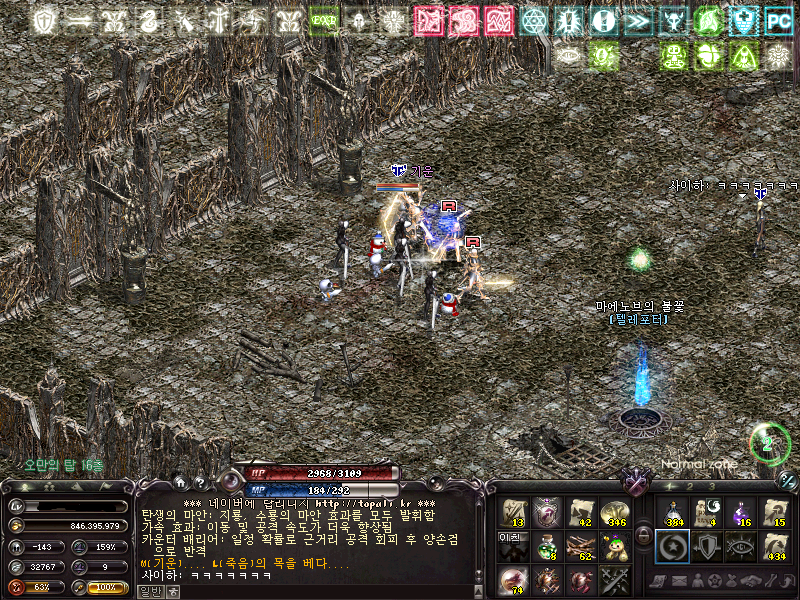Select the 일반 chat tab
Image resolution: width=800 pixels, height=600 pixels.
tap(150, 591)
